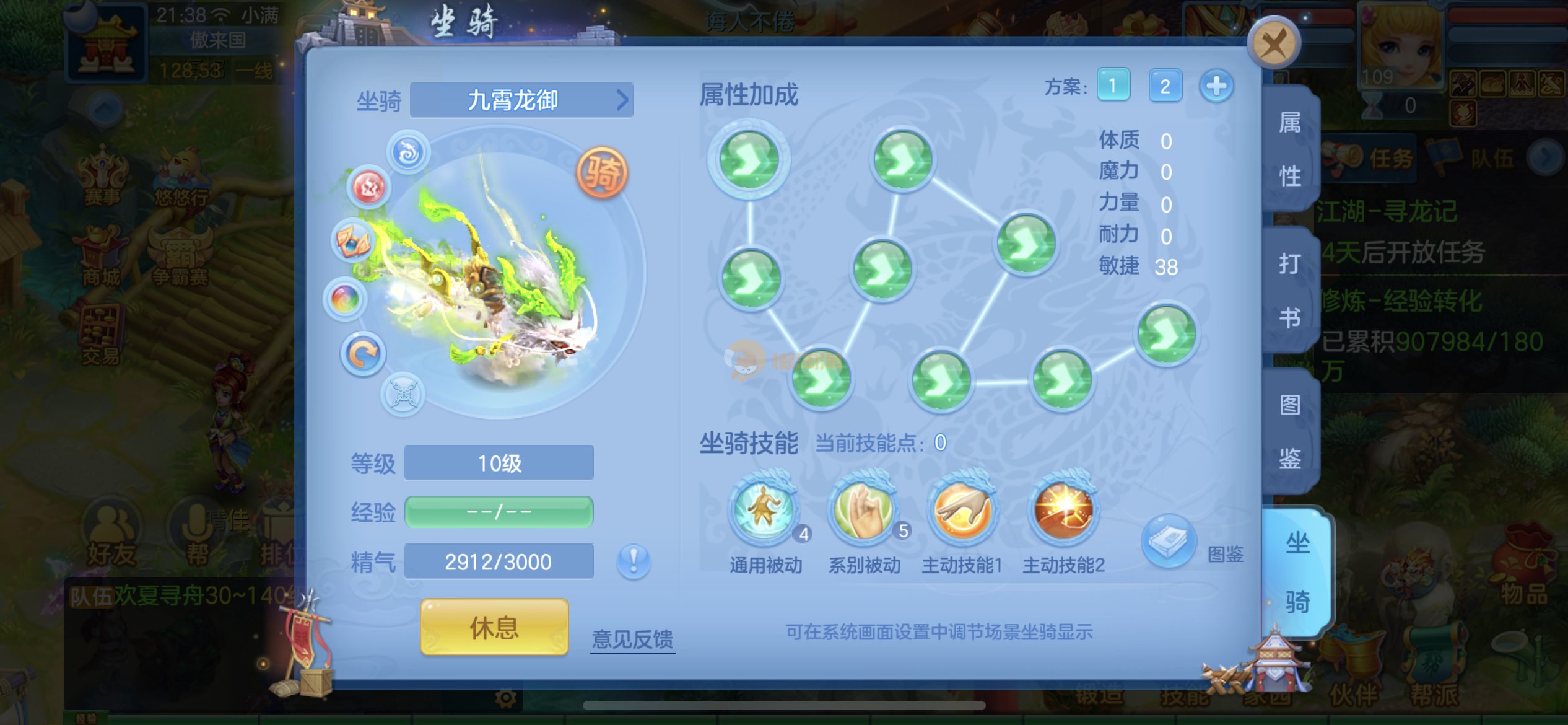Close the mount panel

click(x=1273, y=43)
